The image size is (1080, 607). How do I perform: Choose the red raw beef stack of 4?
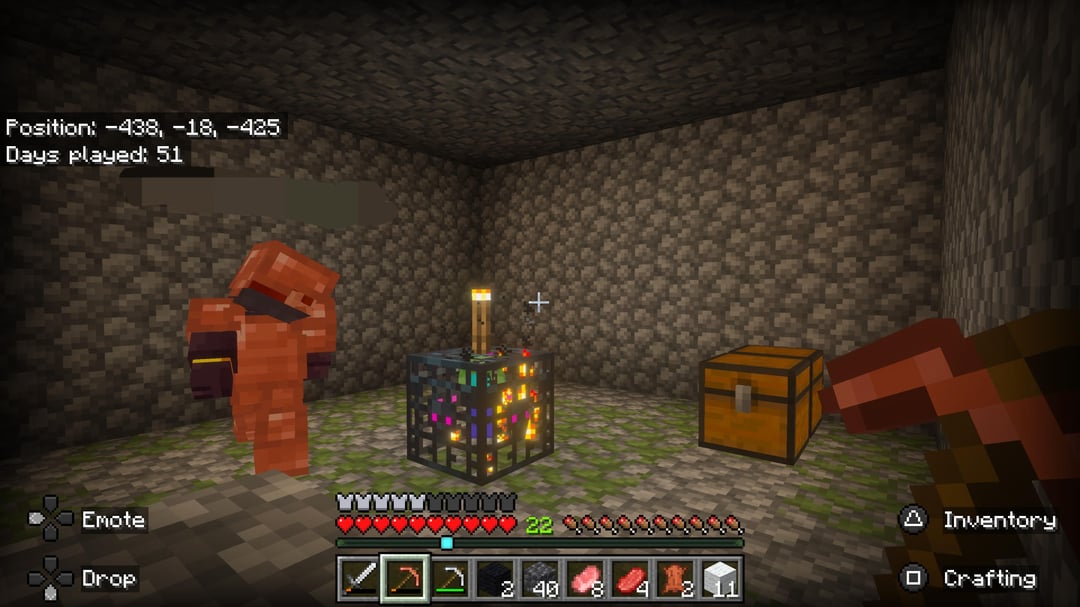(631, 579)
